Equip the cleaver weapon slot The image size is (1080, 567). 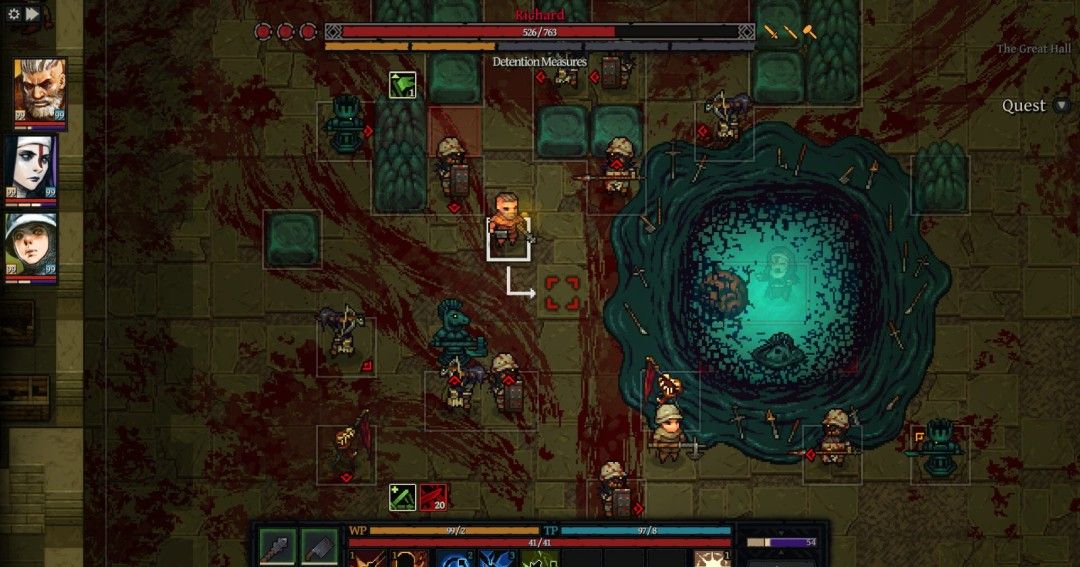point(319,546)
